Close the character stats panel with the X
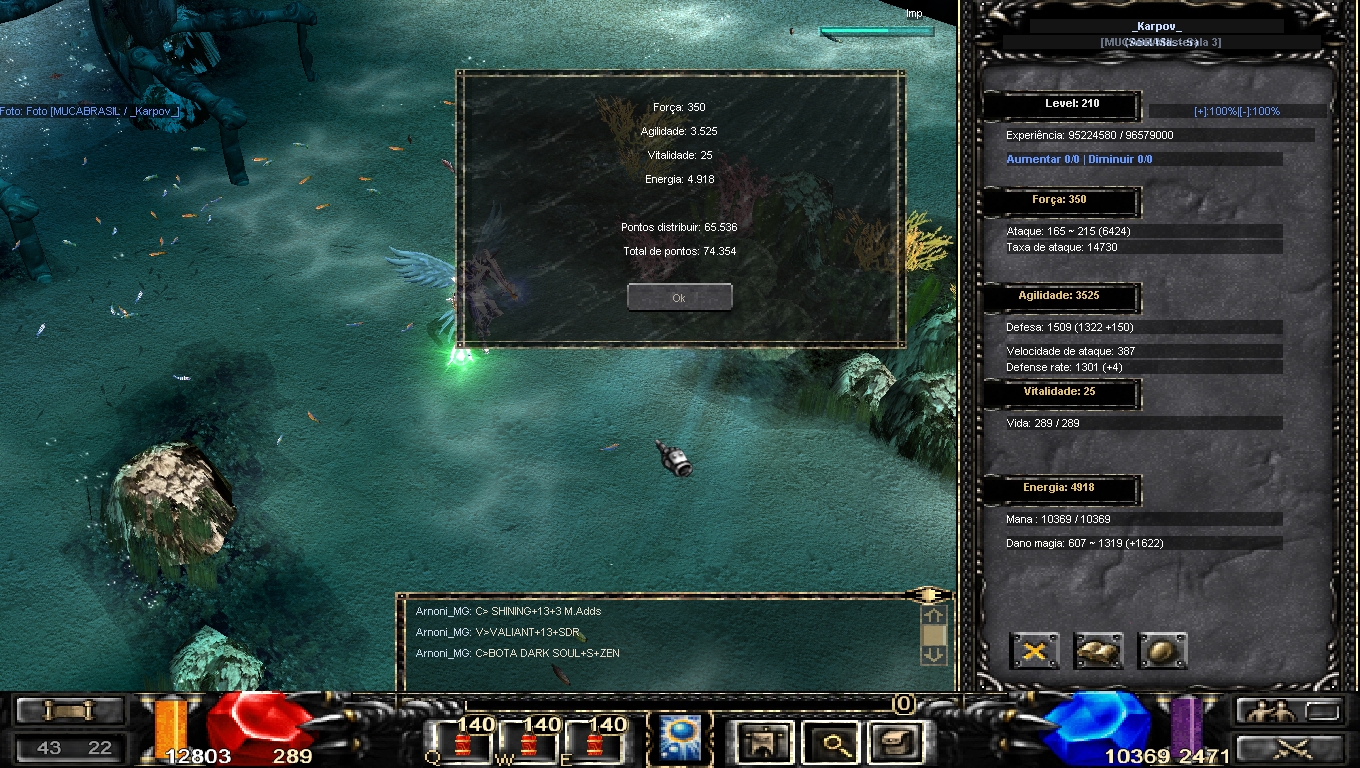1360x768 pixels. [1035, 651]
